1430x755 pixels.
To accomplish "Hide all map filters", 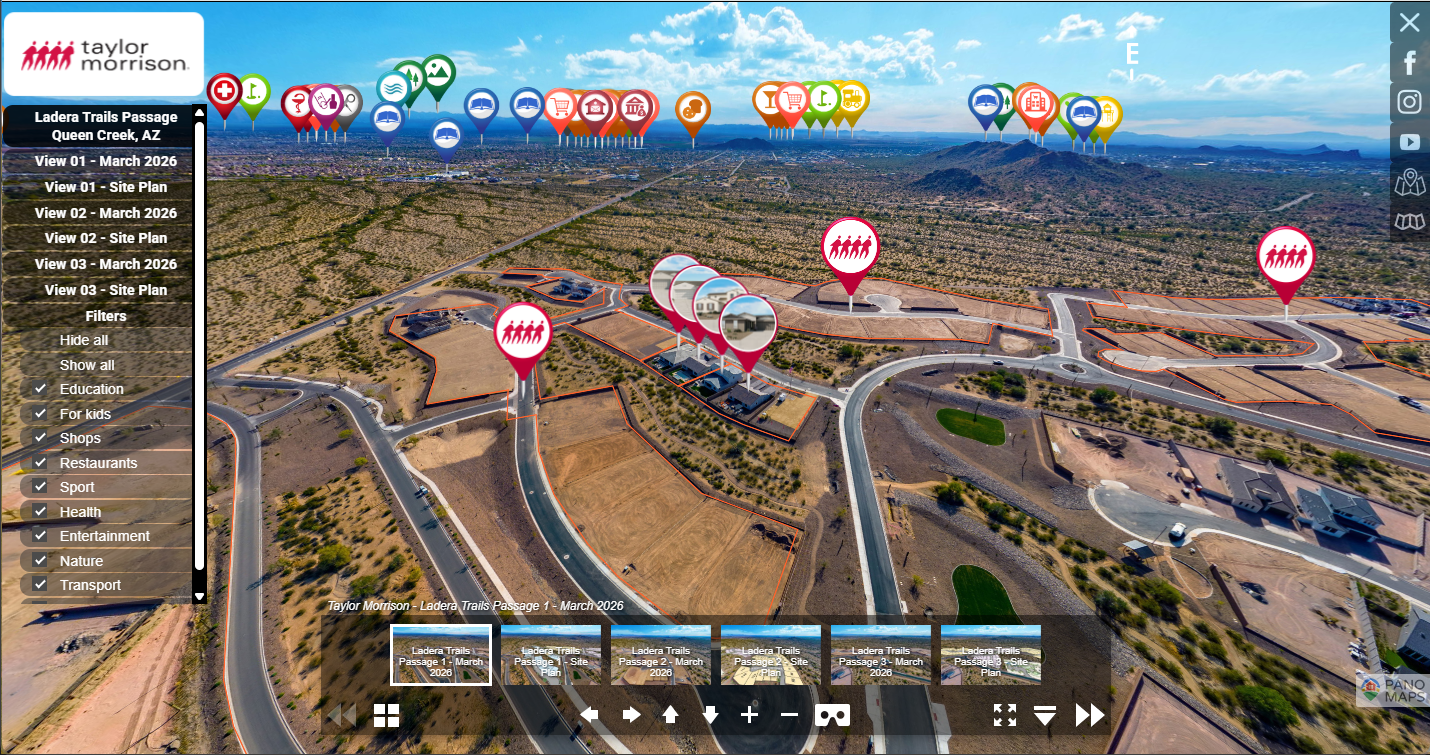I will [84, 340].
